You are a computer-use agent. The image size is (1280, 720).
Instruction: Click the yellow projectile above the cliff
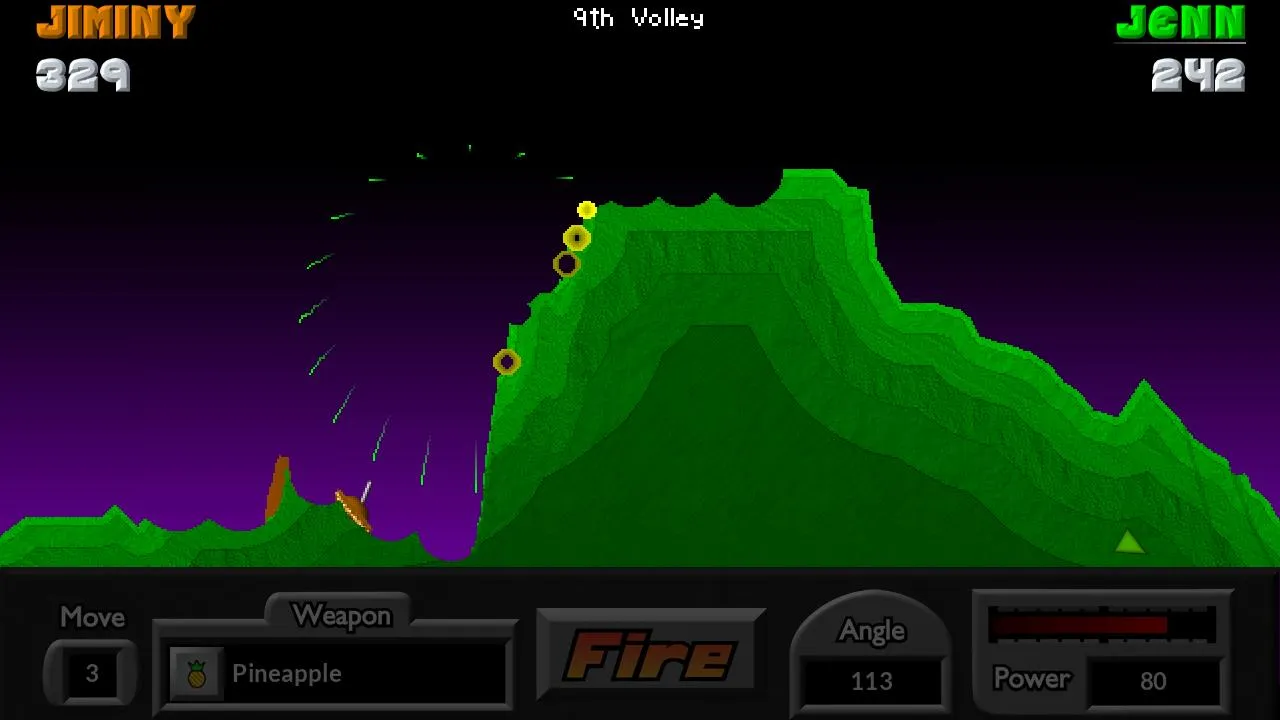click(x=587, y=210)
